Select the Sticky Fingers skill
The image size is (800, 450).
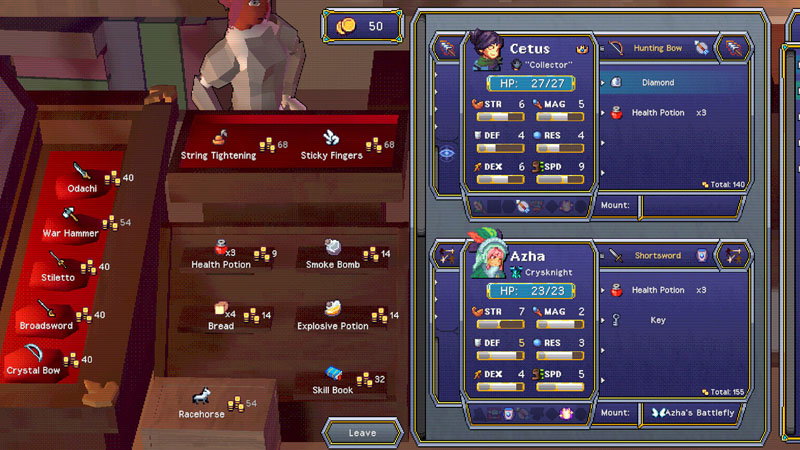pyautogui.click(x=333, y=146)
